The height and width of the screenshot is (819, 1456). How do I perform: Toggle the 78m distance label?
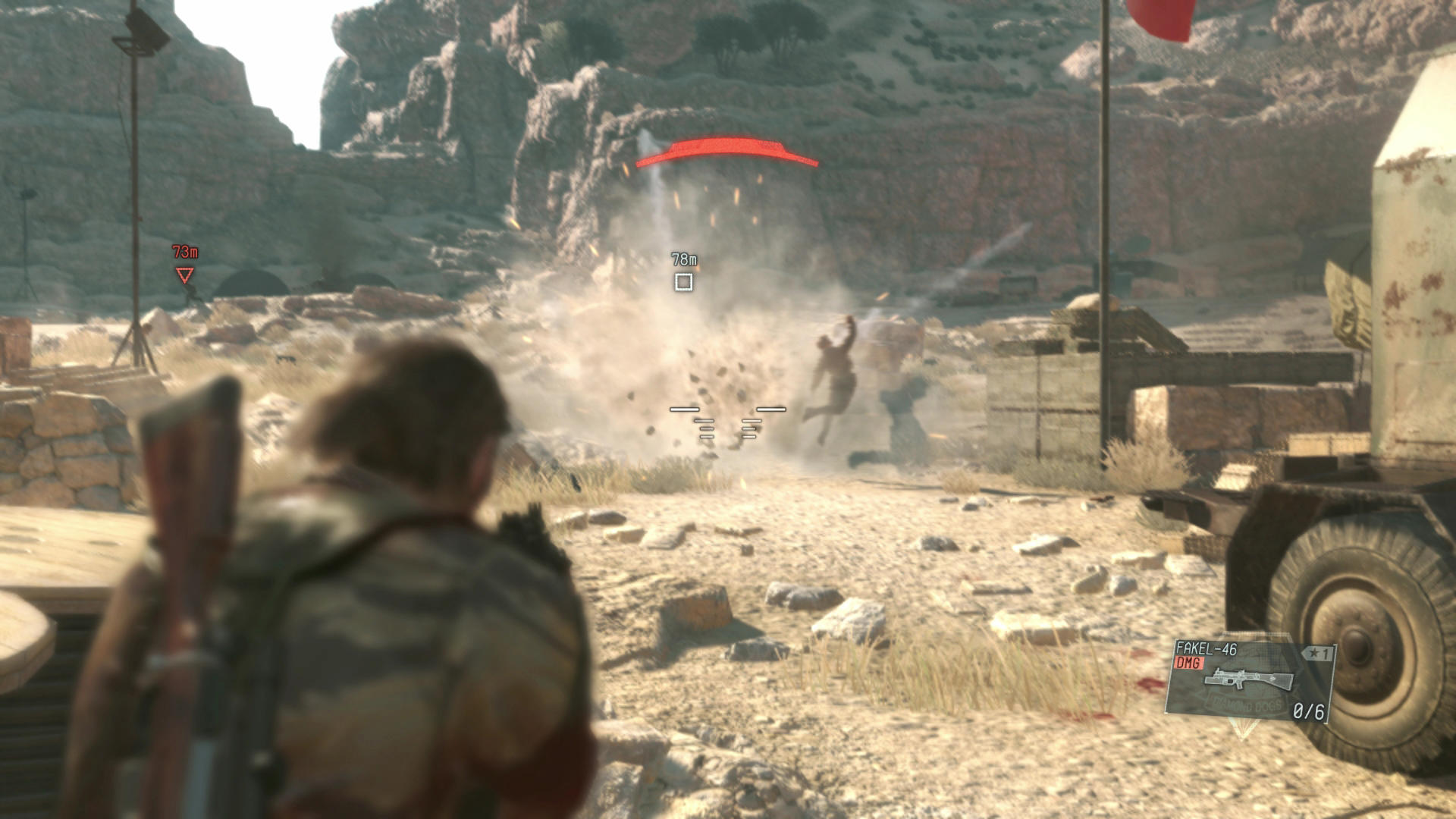coord(683,258)
